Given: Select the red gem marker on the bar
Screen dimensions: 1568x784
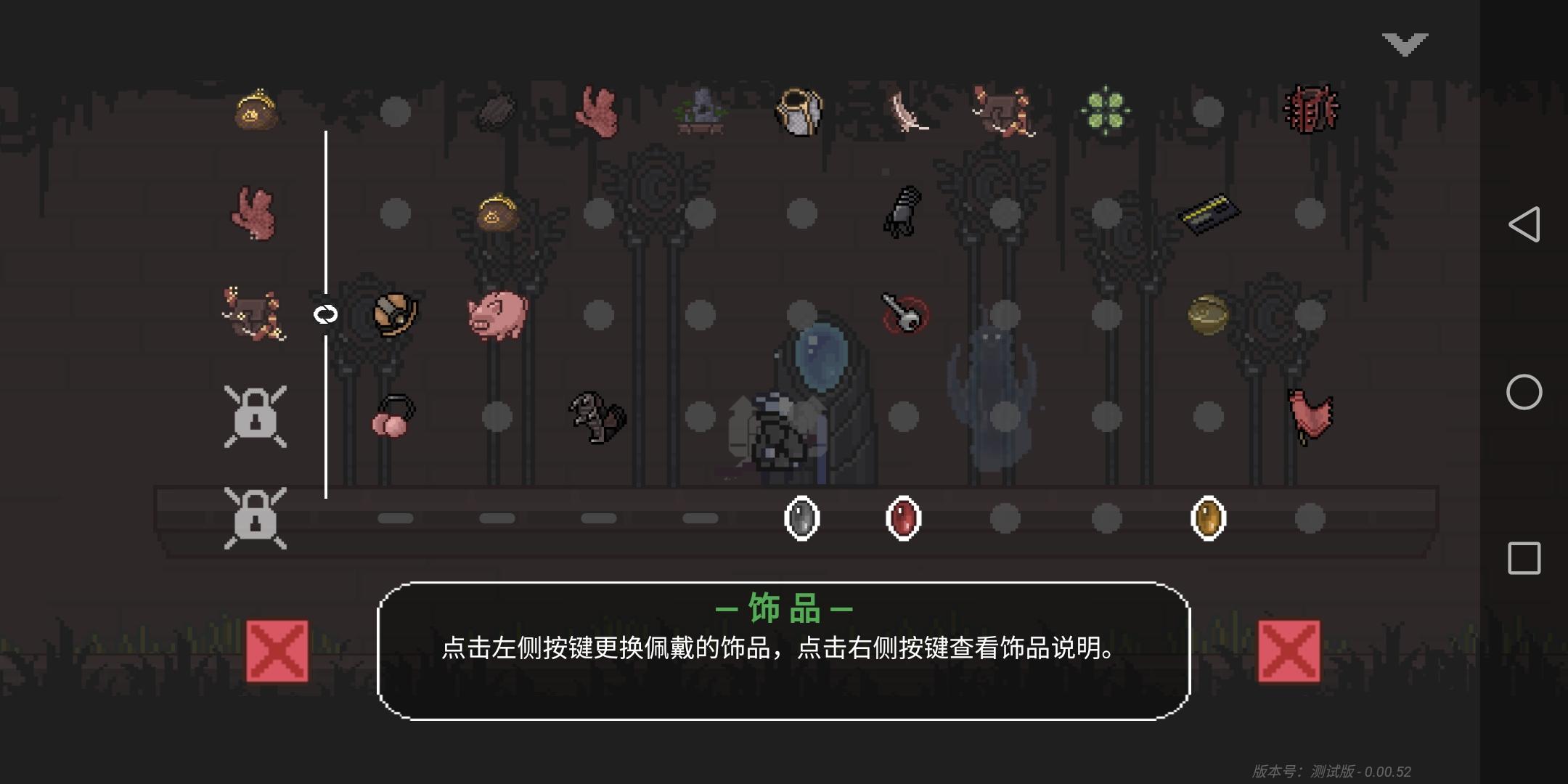Looking at the screenshot, I should tap(903, 518).
